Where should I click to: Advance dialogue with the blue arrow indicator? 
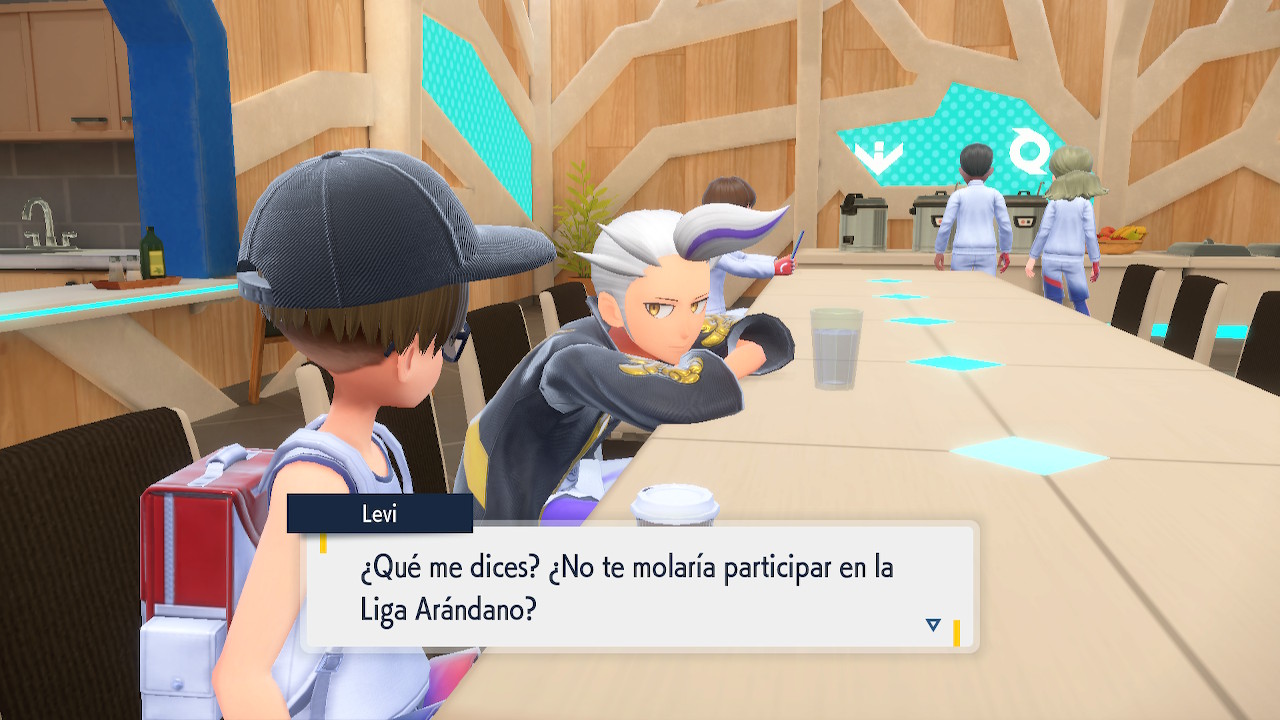pyautogui.click(x=933, y=625)
